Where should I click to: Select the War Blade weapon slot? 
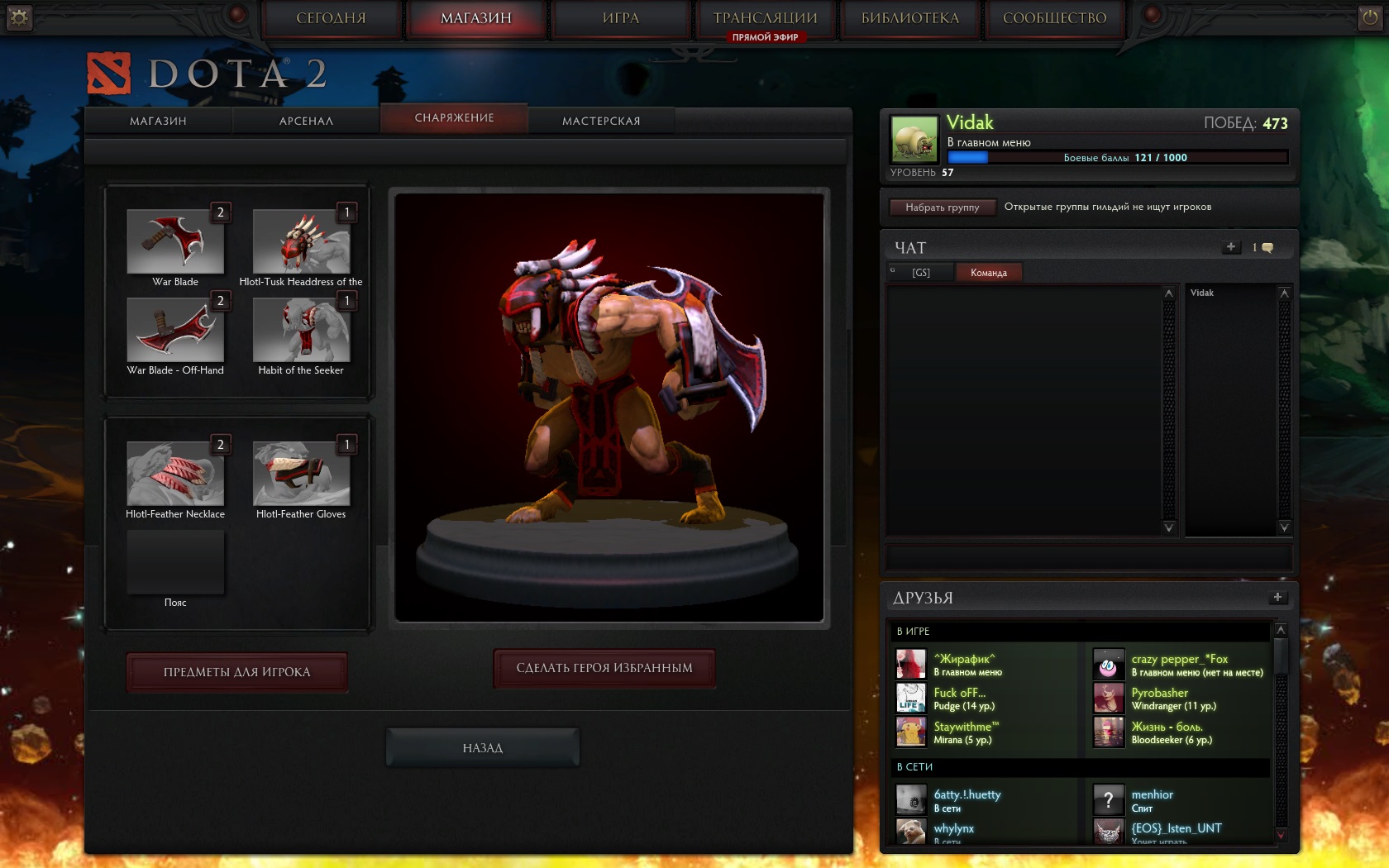(x=175, y=241)
